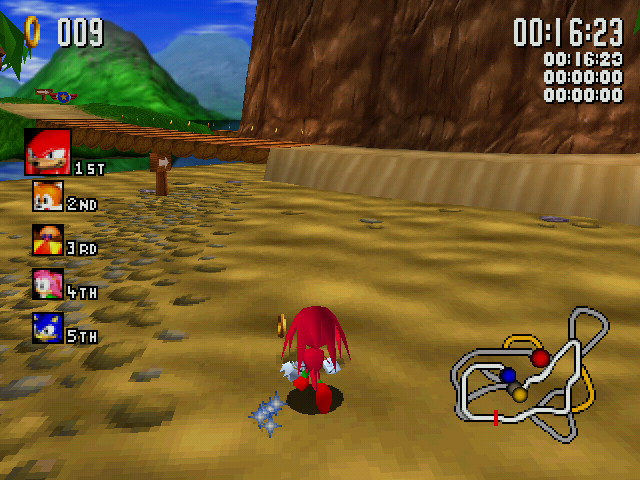The height and width of the screenshot is (480, 640).
Task: Select the blue racer marker on minimap
Action: click(x=508, y=376)
